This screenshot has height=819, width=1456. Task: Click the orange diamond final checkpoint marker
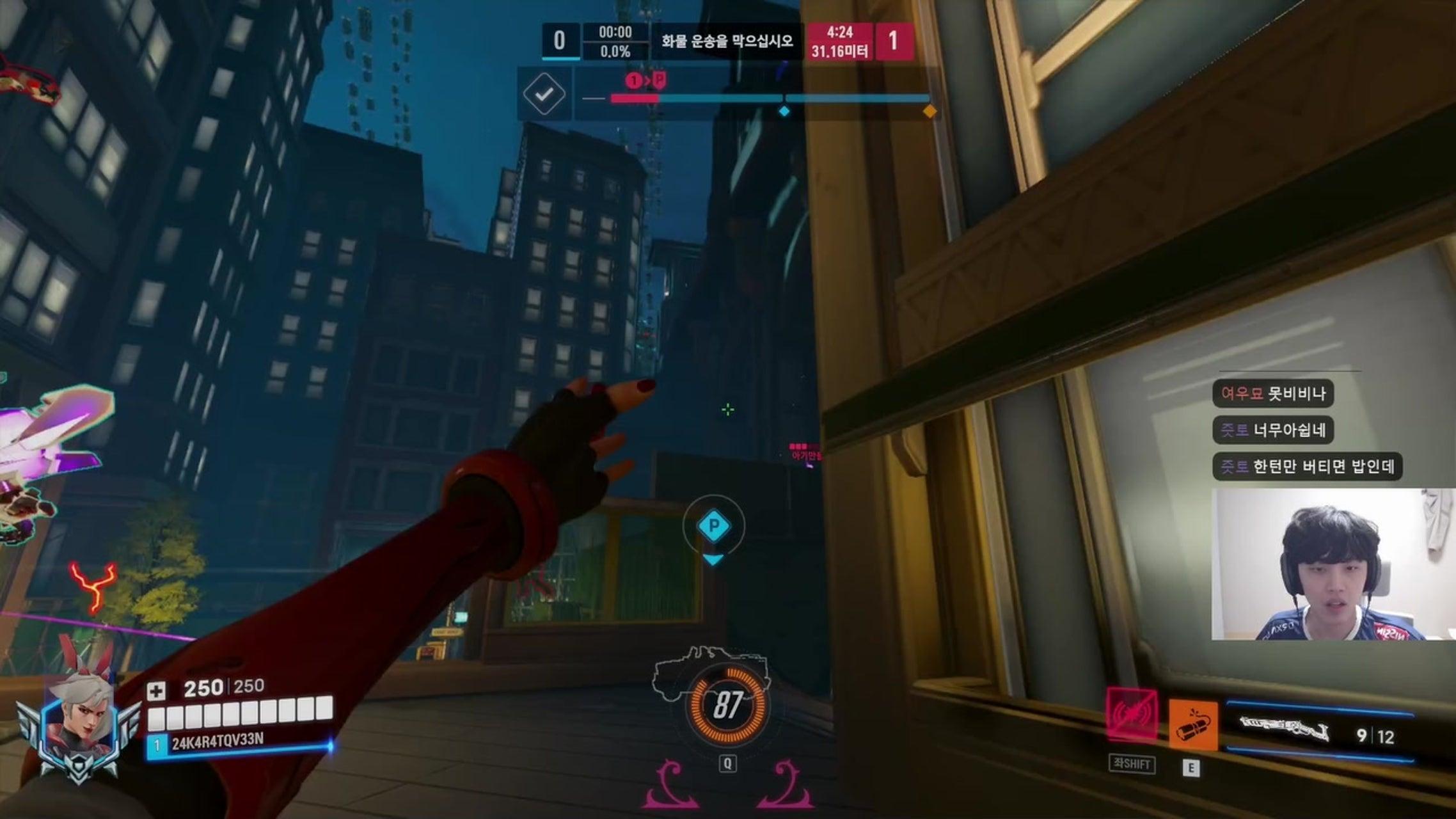930,111
